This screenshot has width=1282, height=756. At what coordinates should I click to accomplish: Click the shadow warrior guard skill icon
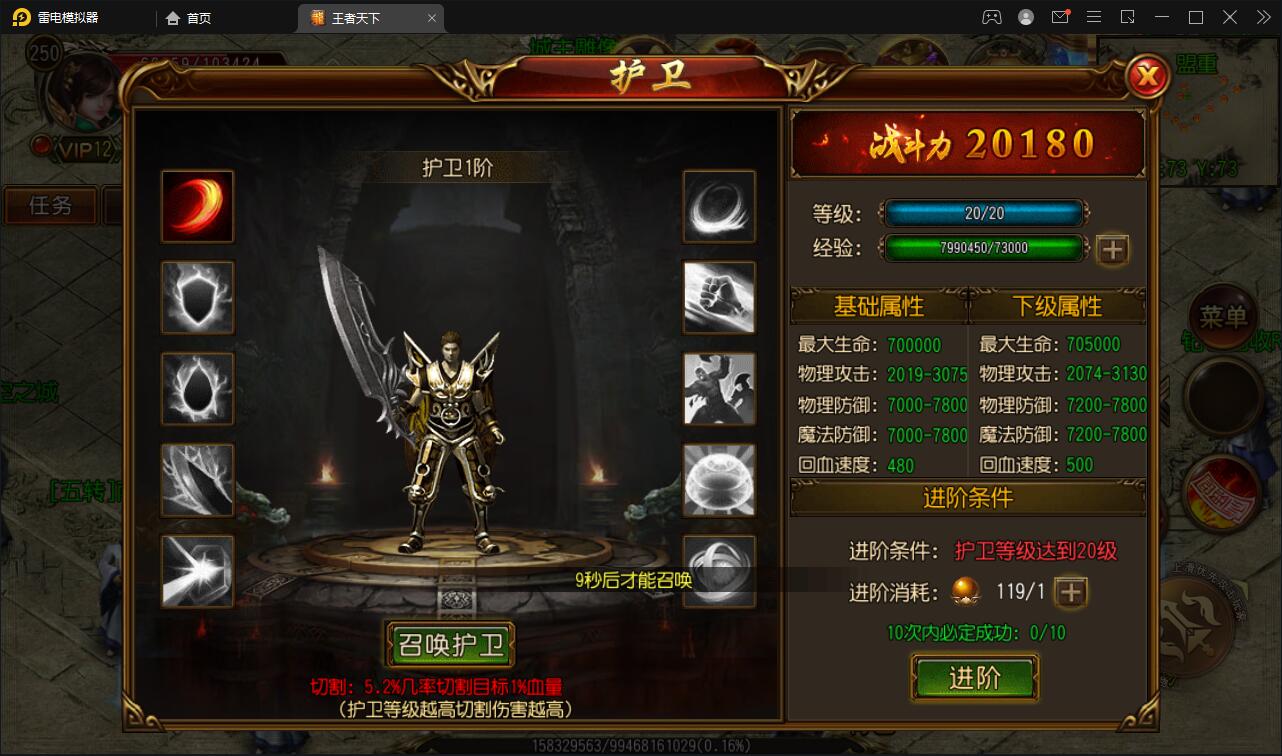click(x=720, y=388)
